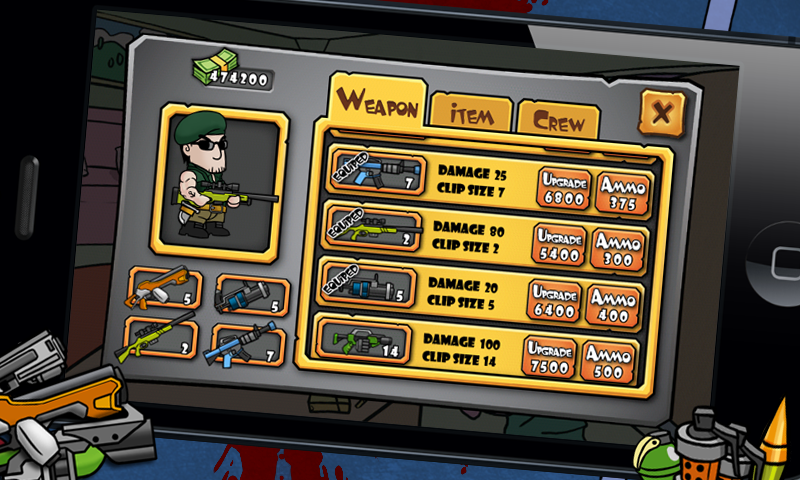This screenshot has height=480, width=800.
Task: Select the equipped clip size 7 rifle
Action: [x=376, y=173]
